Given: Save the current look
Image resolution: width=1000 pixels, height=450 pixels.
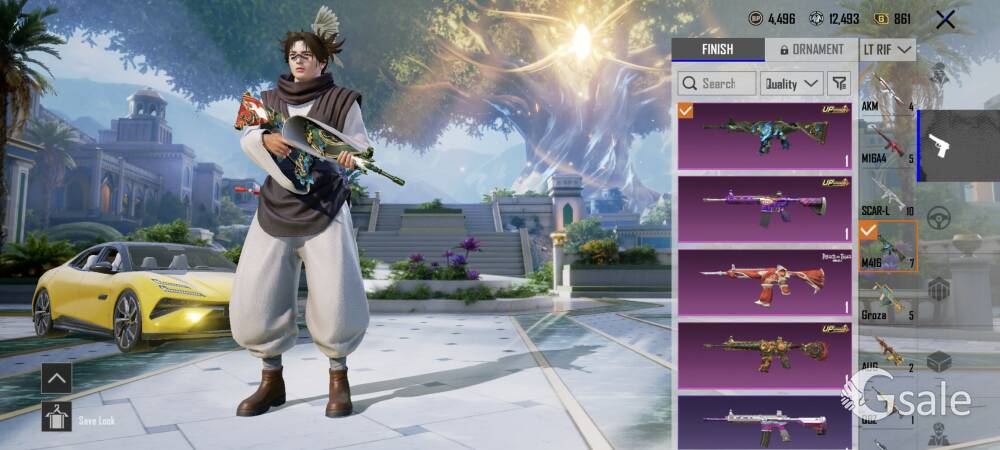Looking at the screenshot, I should (x=56, y=417).
